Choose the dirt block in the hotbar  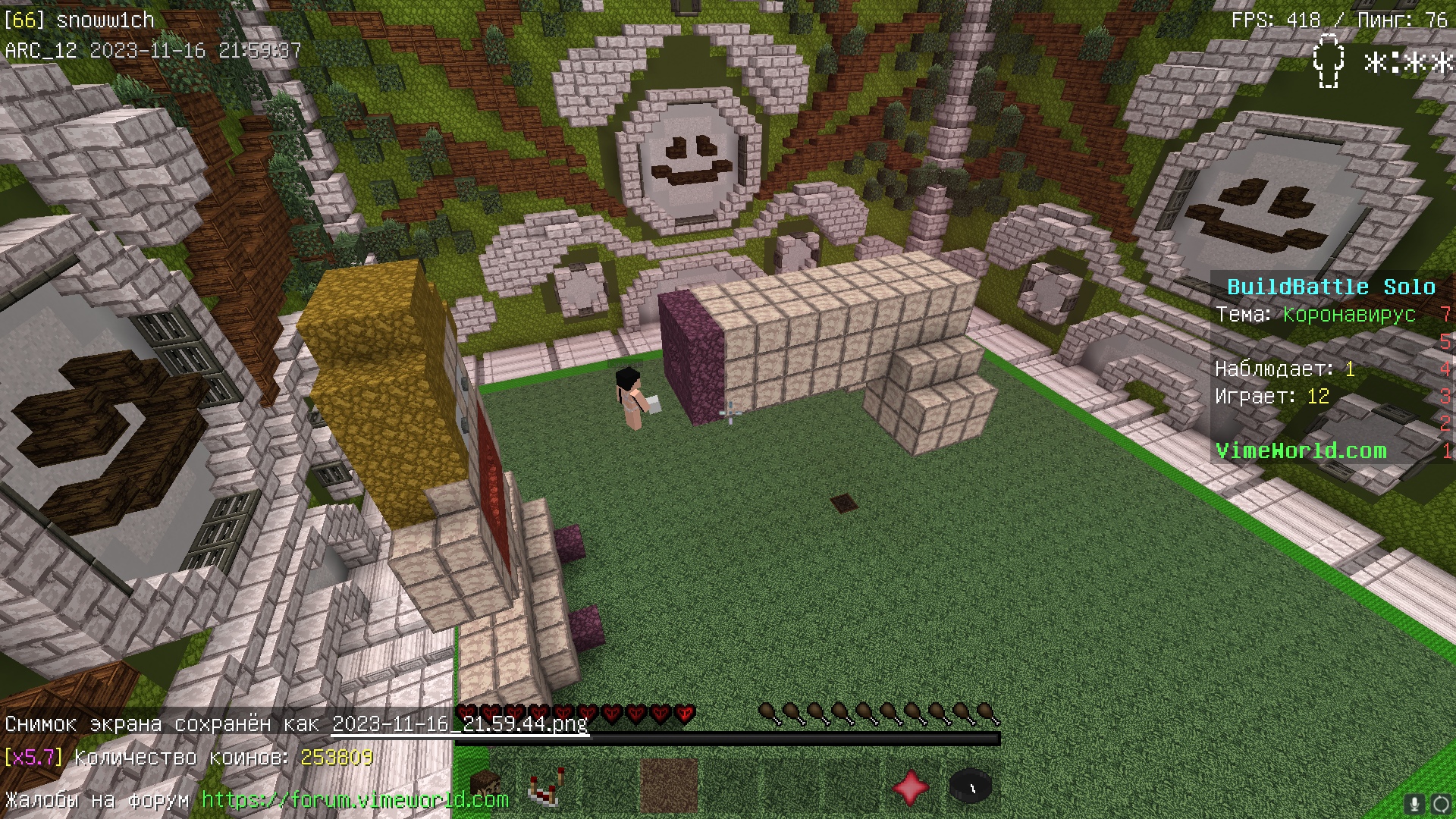click(x=668, y=786)
